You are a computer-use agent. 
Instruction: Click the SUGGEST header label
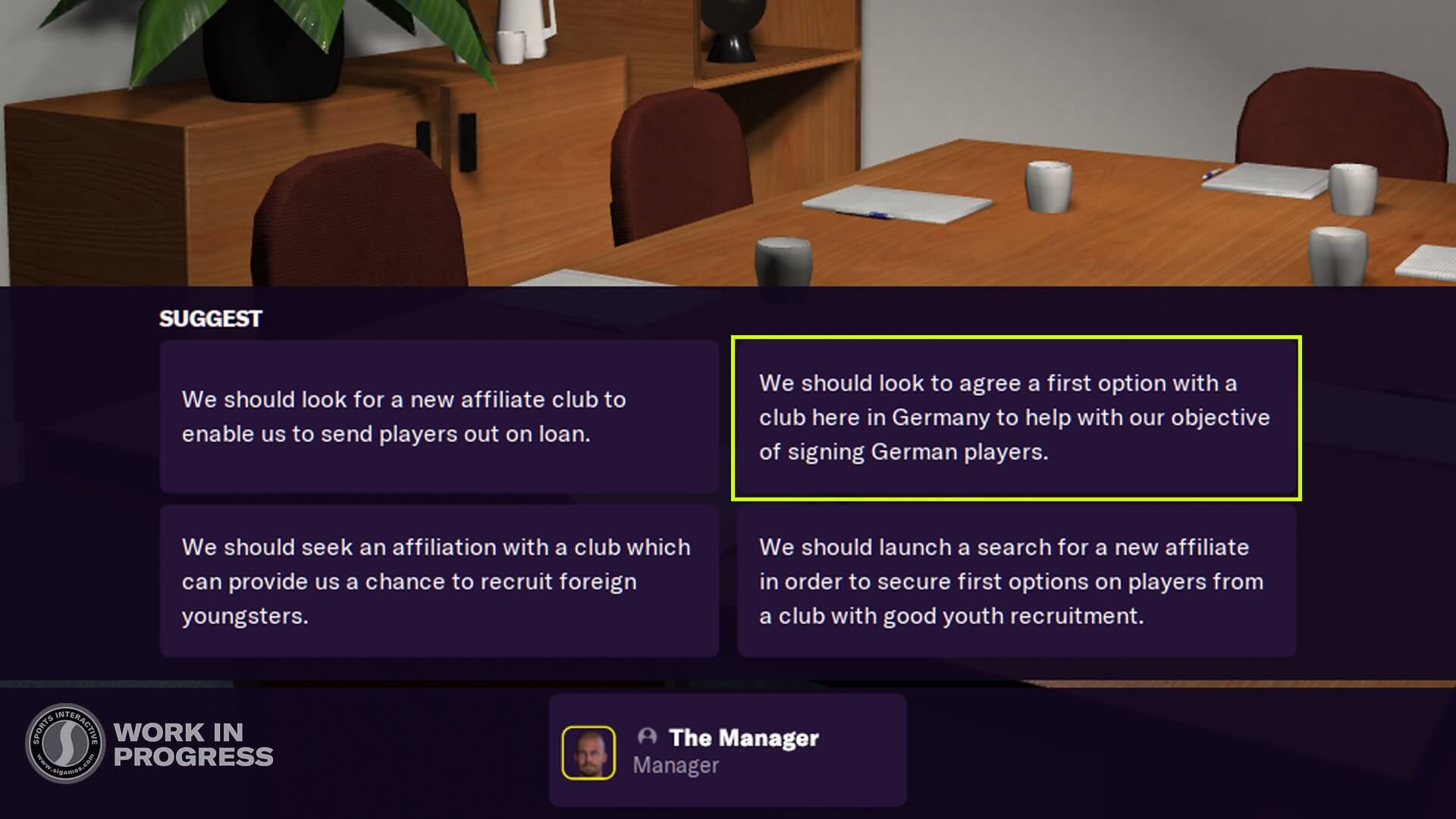coord(209,318)
